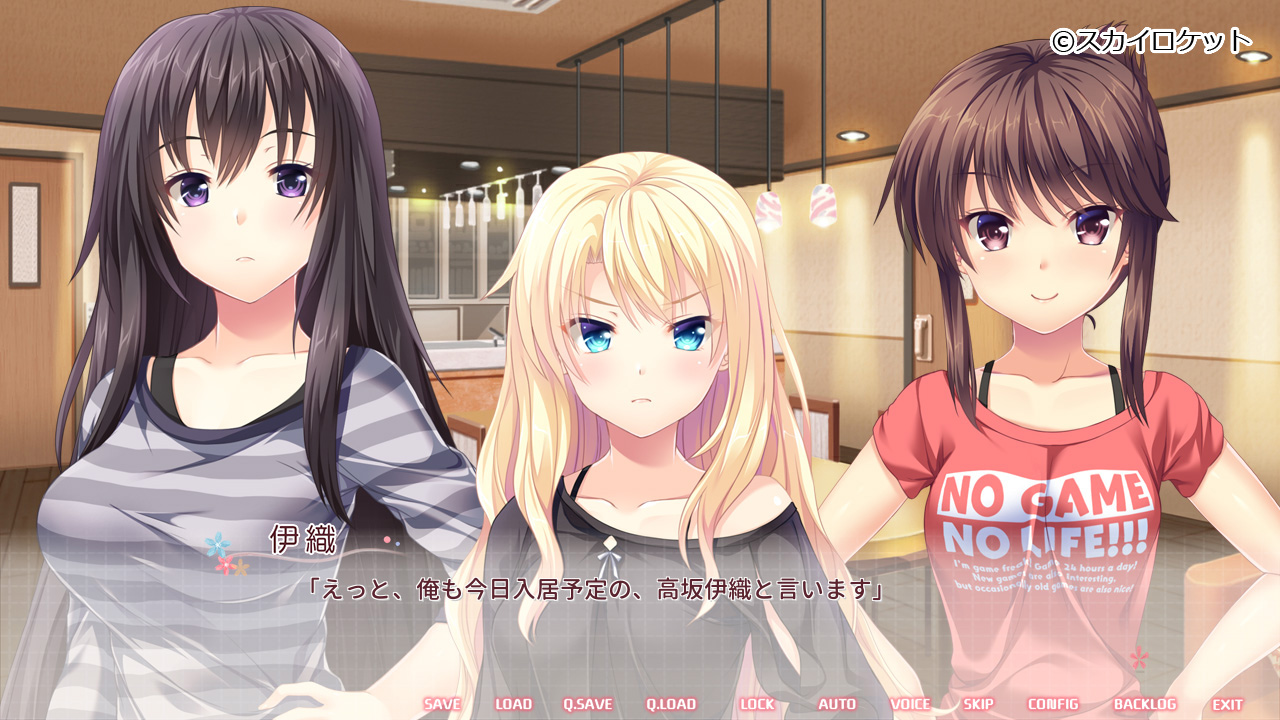Toggle the LOCK button
1280x720 pixels.
(x=757, y=704)
